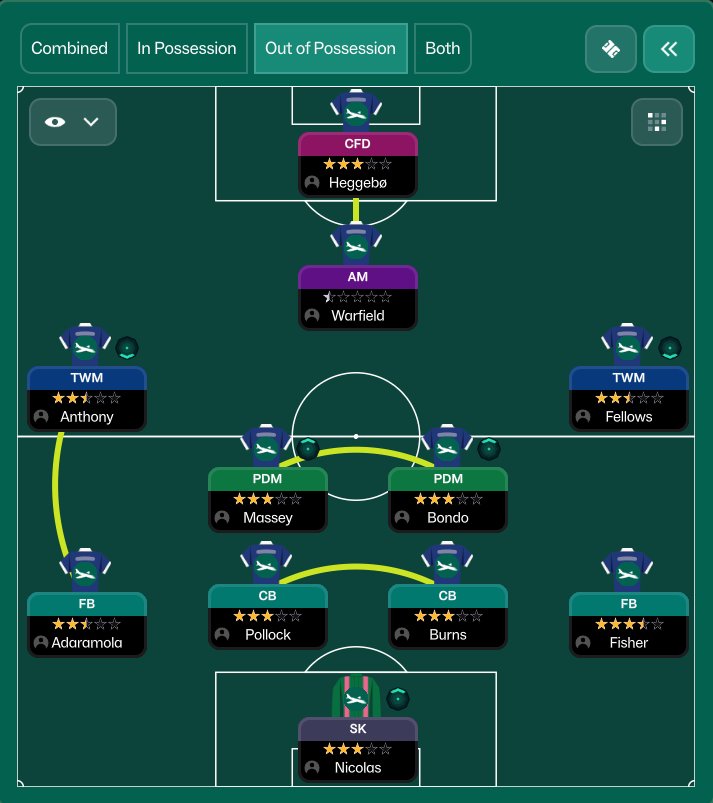Open the eye visibility dropdown
Screen dimensions: 713x803
(x=73, y=122)
